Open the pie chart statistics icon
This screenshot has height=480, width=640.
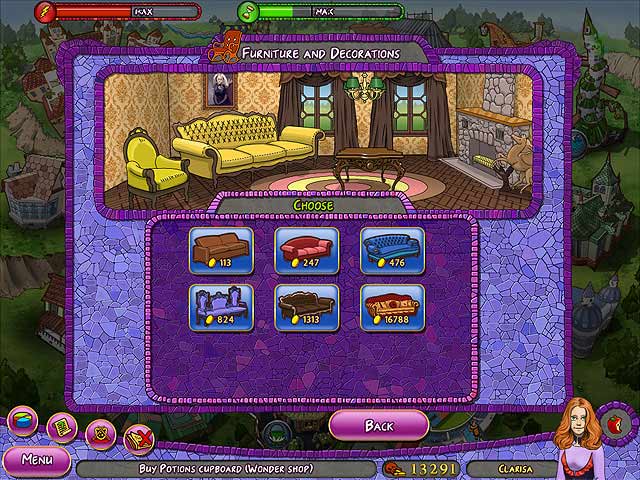(x=22, y=420)
